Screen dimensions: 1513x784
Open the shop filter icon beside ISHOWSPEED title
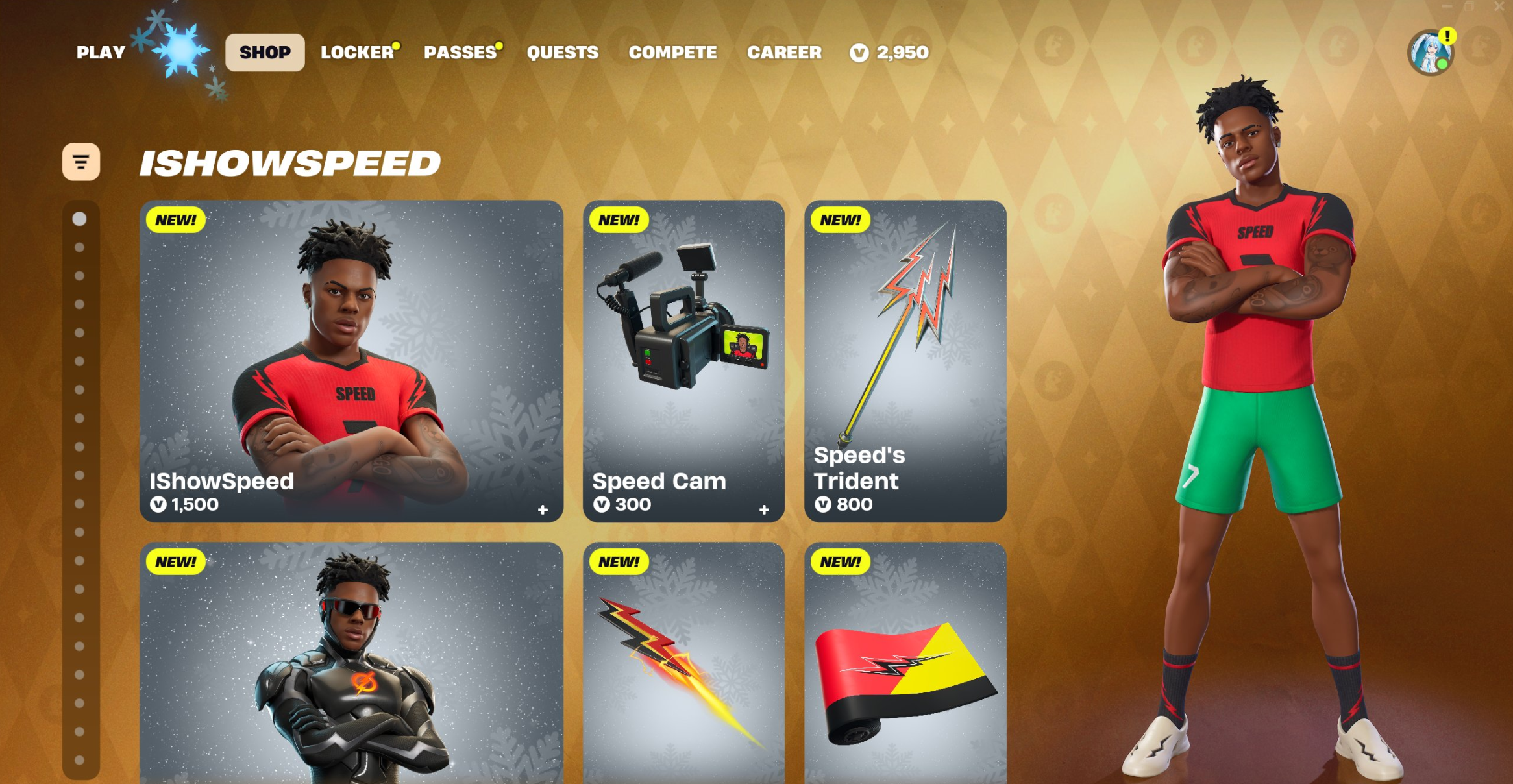coord(80,162)
